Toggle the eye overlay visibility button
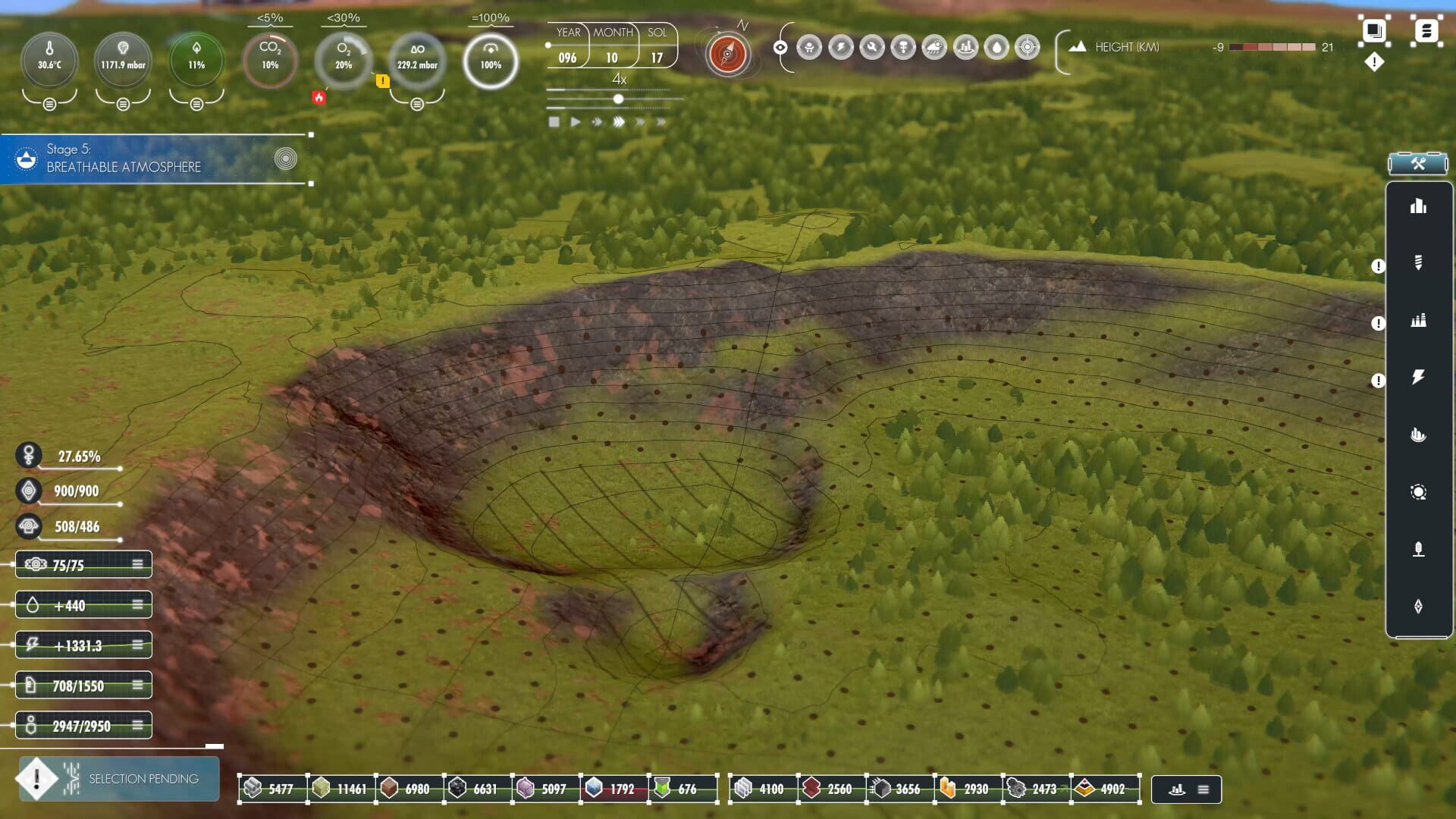The width and height of the screenshot is (1456, 819). [780, 47]
